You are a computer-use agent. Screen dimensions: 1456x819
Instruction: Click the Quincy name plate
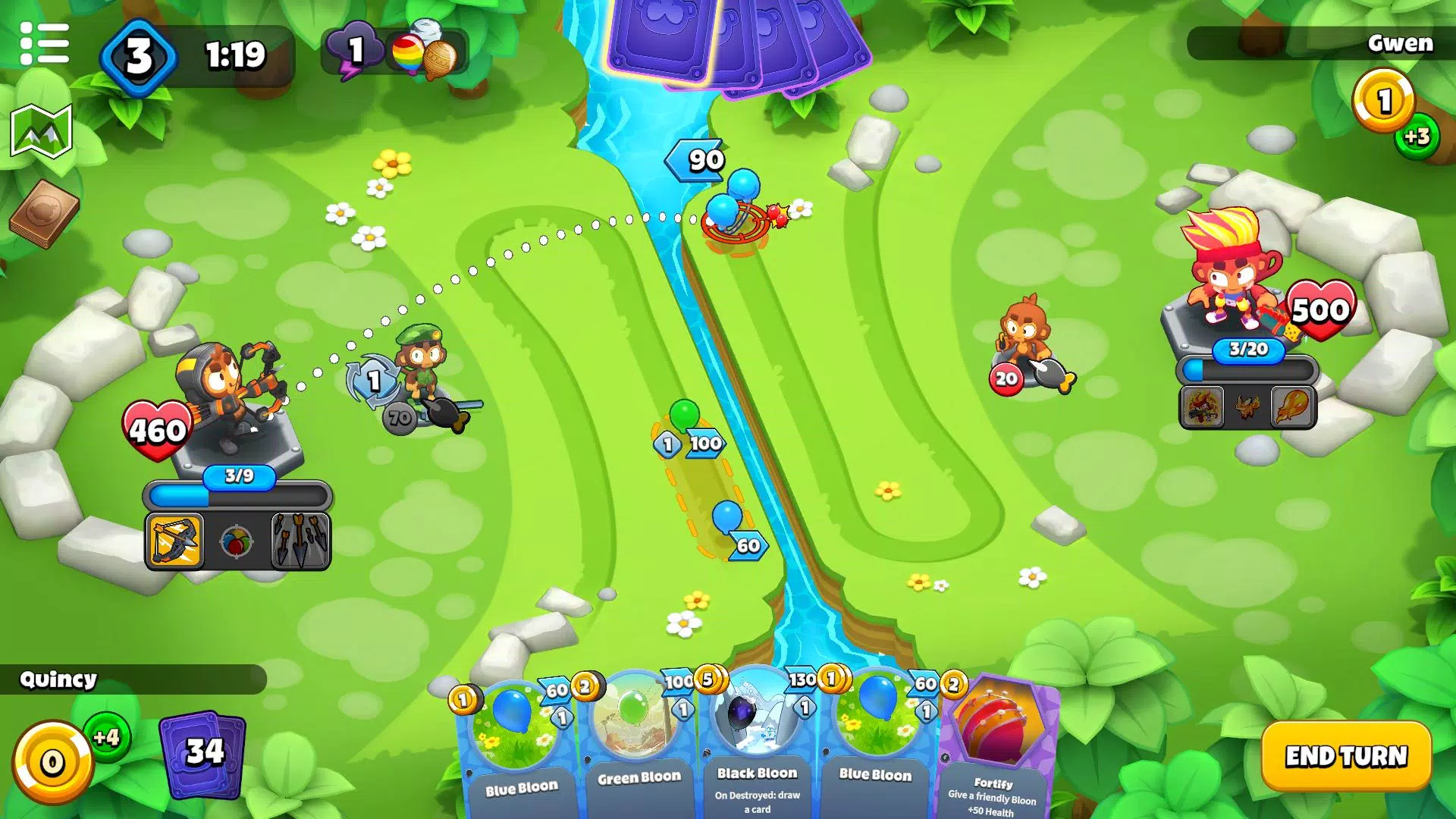(x=58, y=680)
